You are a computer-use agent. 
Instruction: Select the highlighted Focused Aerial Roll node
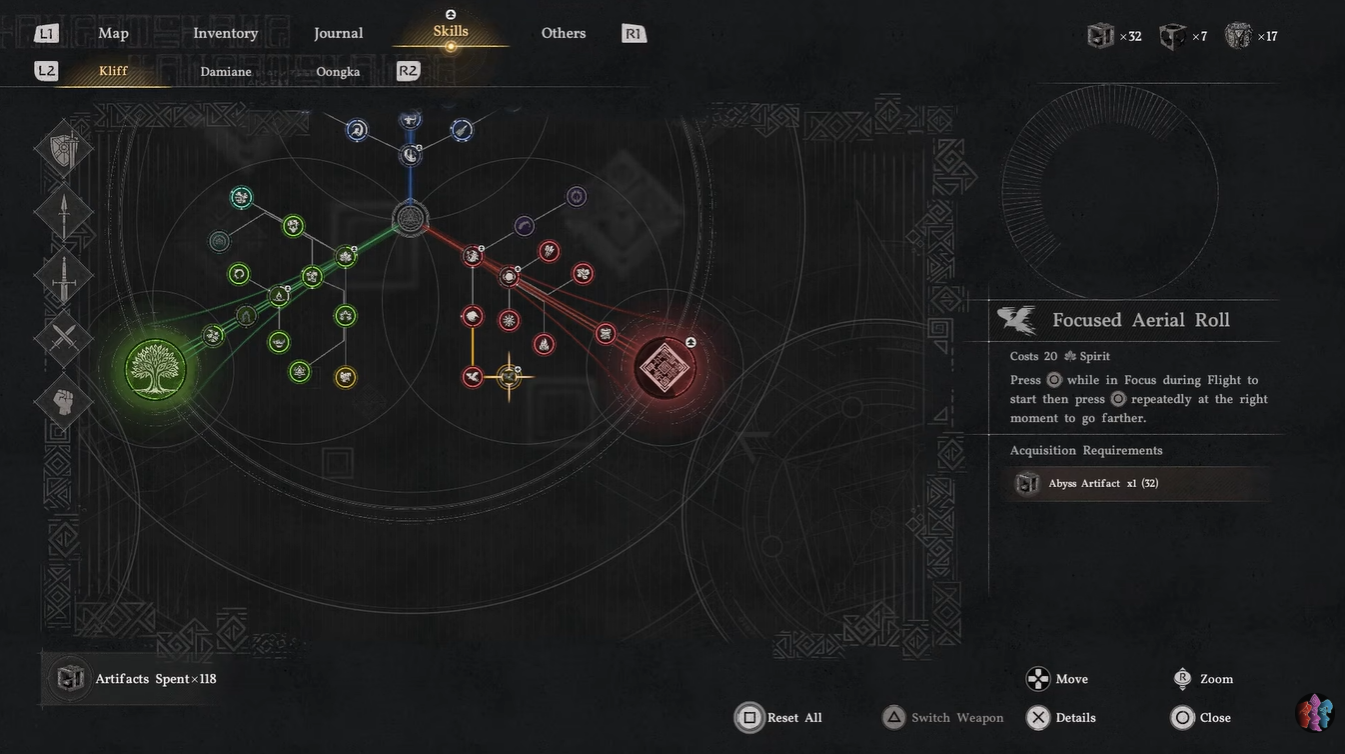pos(509,377)
